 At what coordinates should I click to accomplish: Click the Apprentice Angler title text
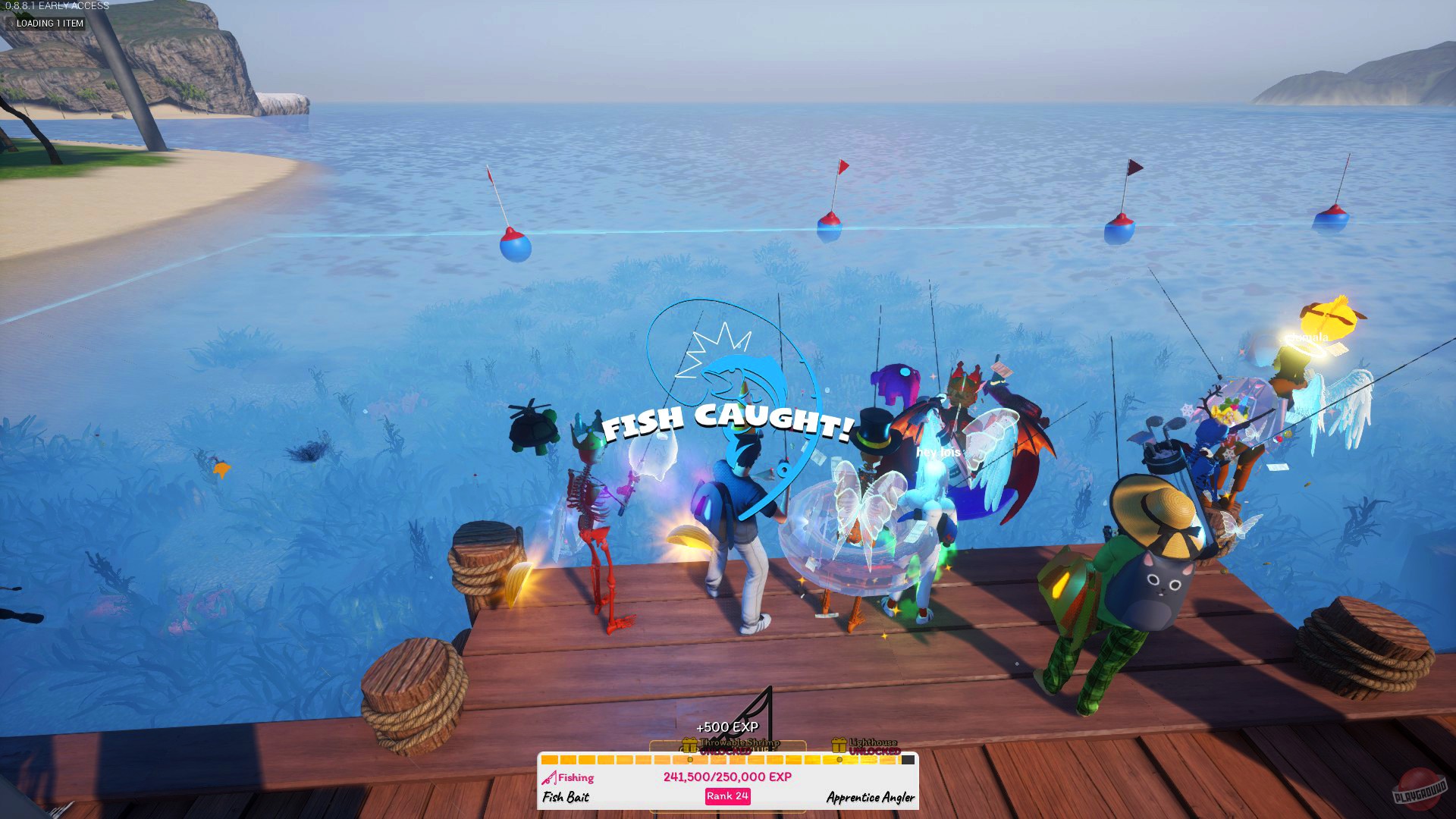click(x=868, y=797)
